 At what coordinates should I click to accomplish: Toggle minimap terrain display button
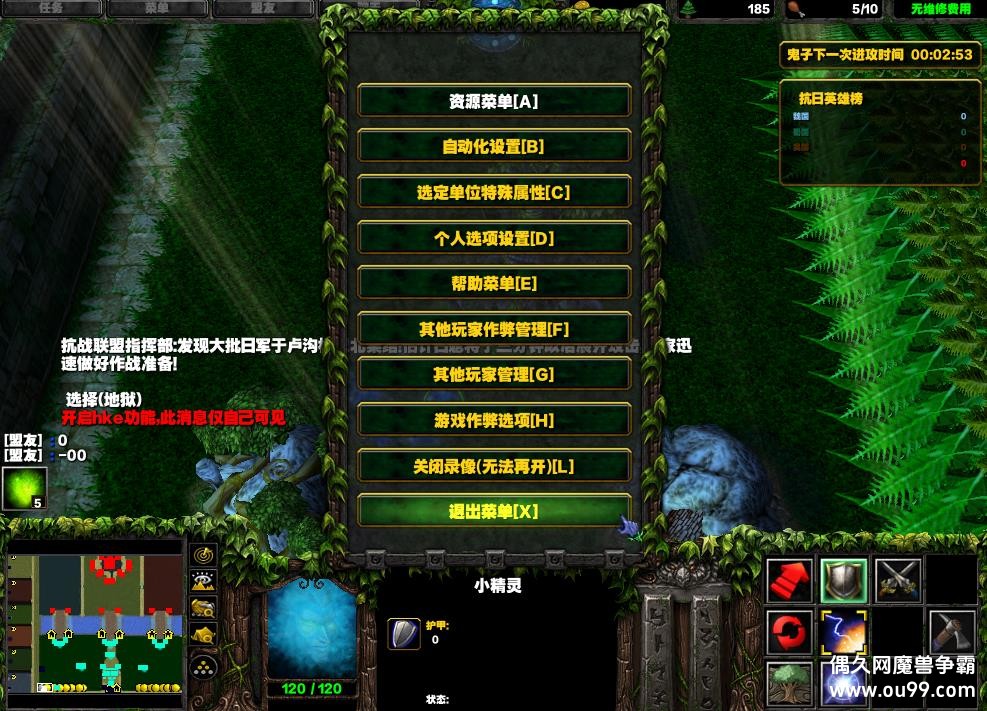pos(204,580)
